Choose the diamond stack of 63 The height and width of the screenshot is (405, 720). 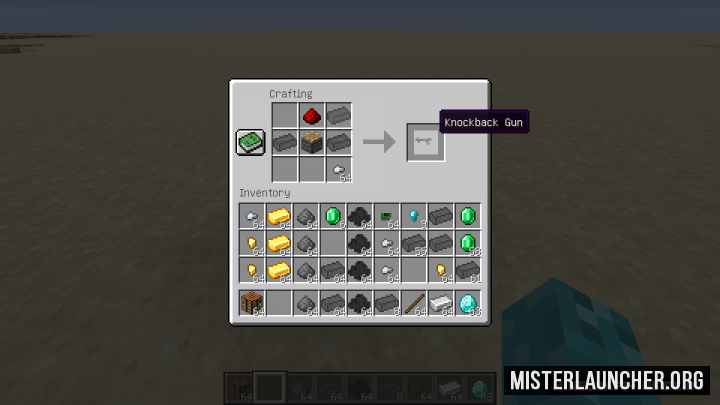(x=467, y=301)
